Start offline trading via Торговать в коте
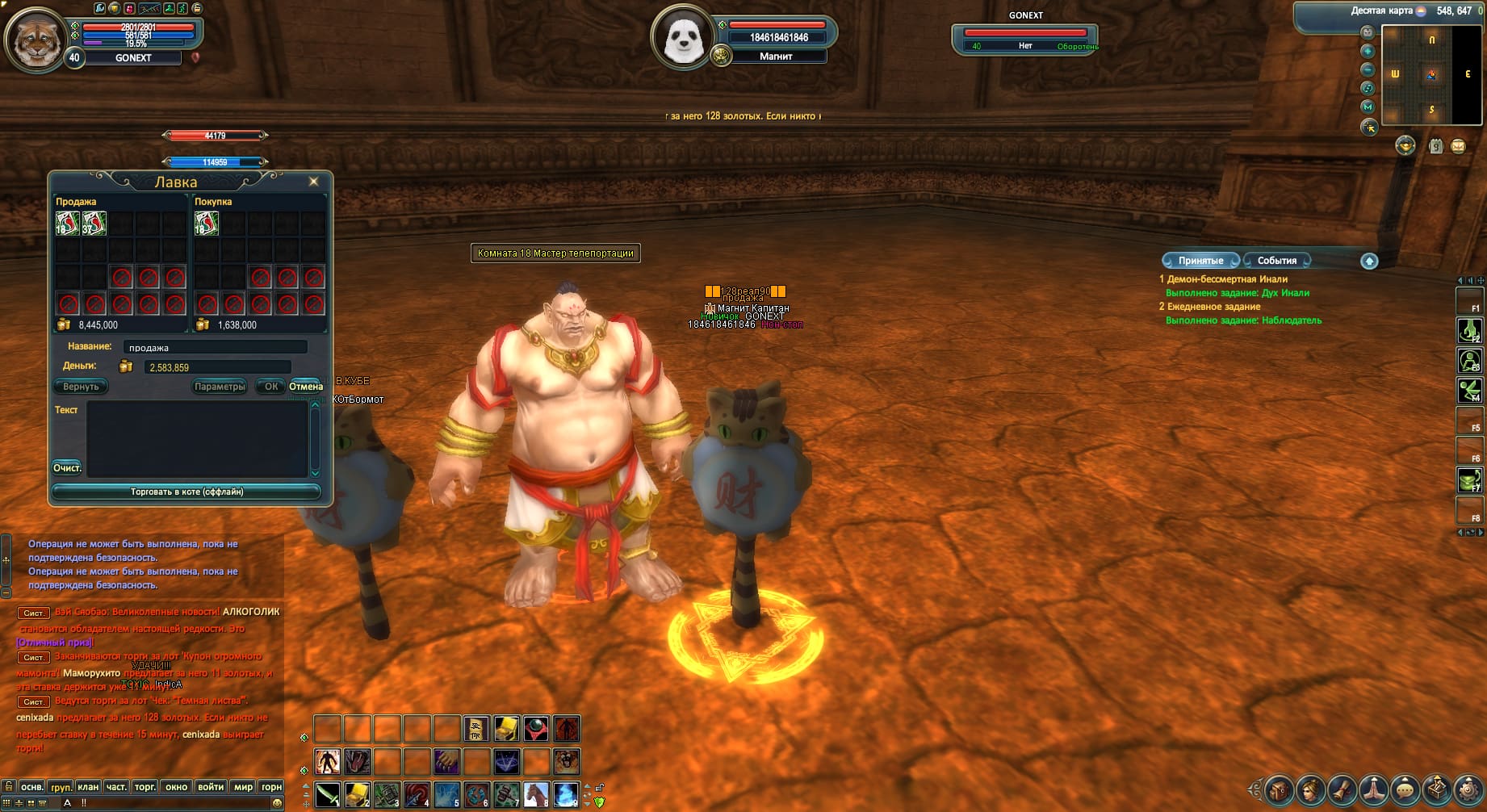 pyautogui.click(x=186, y=492)
